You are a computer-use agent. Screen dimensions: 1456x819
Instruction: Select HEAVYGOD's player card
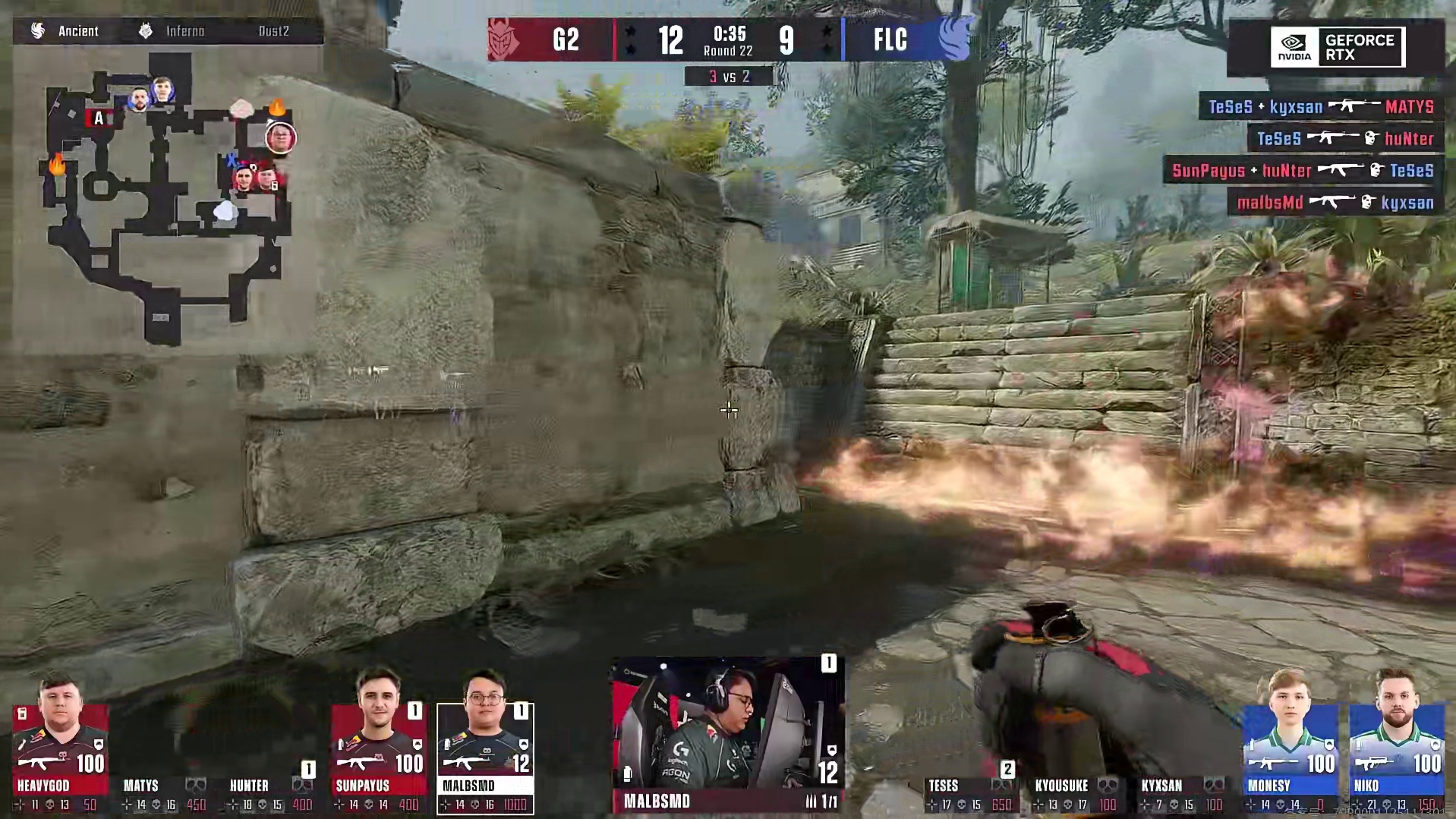click(60, 758)
